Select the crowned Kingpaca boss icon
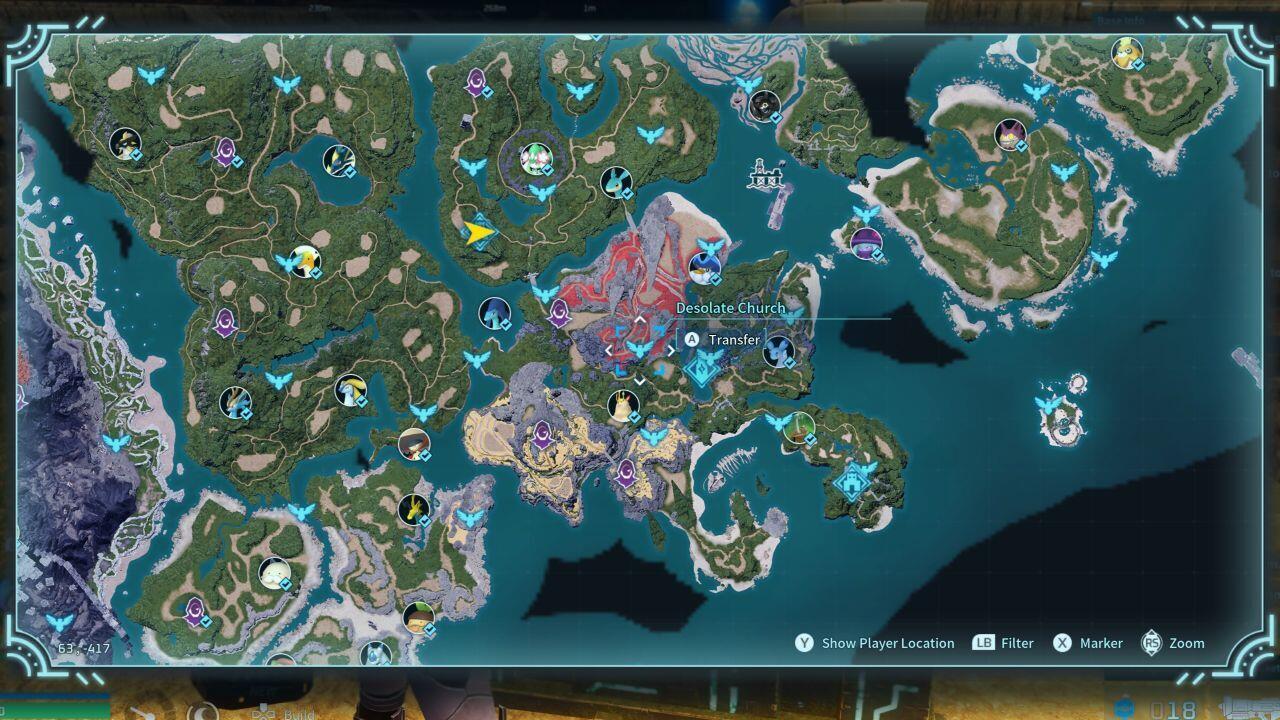1280x720 pixels. coord(623,405)
